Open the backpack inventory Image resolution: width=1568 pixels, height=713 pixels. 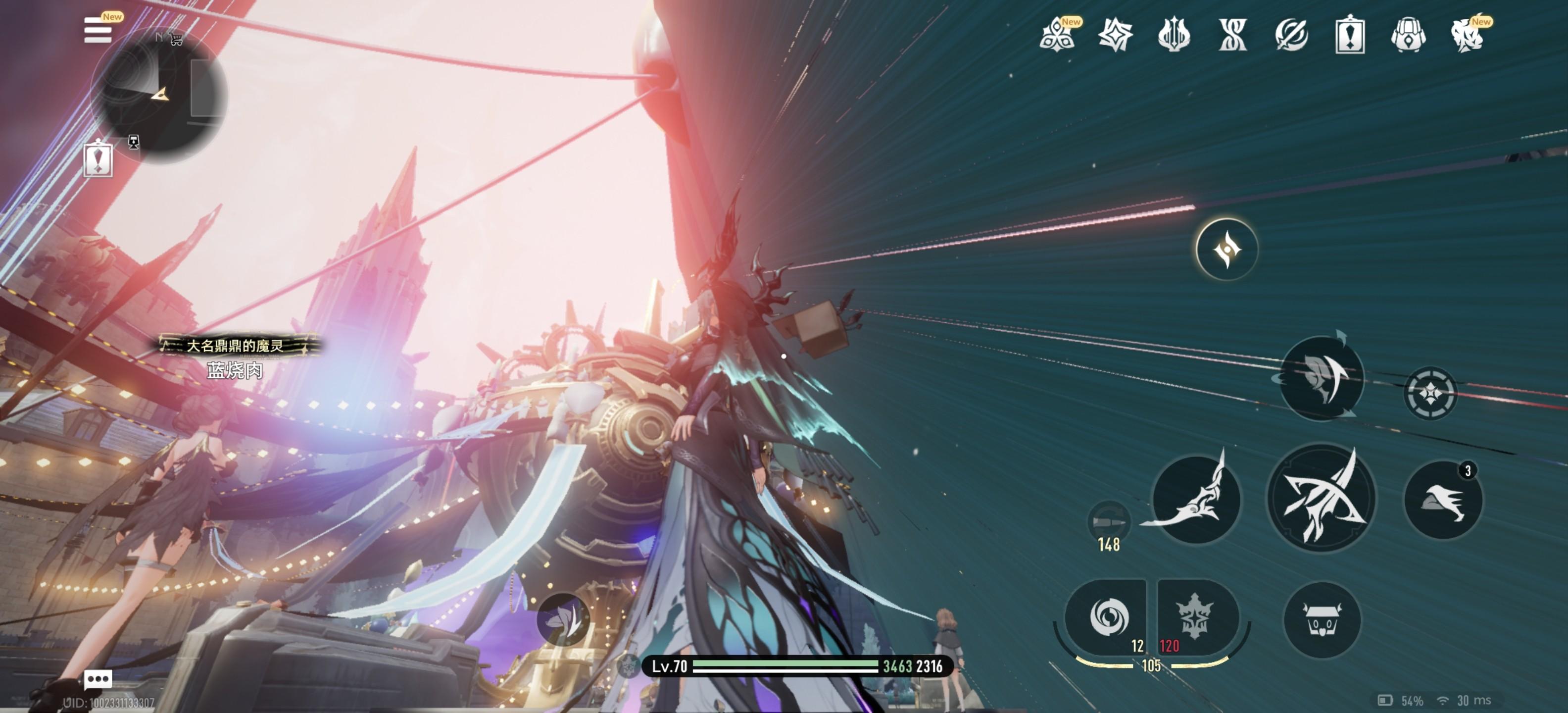[x=1408, y=35]
